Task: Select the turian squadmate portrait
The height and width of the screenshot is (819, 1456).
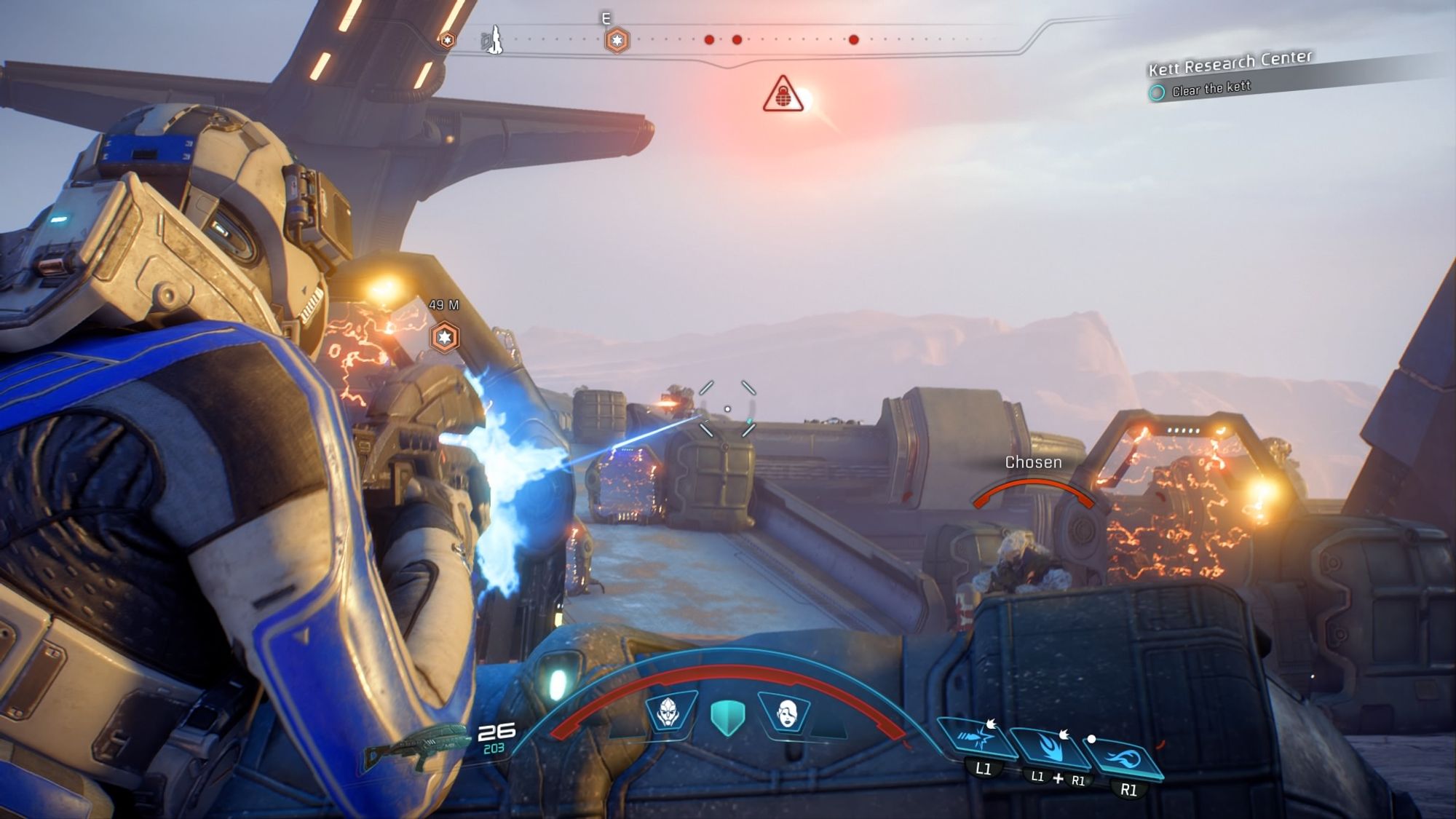Action: 668,713
